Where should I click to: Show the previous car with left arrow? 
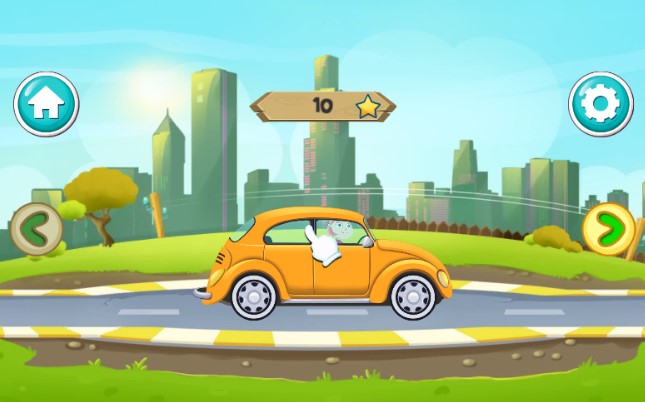coord(36,229)
